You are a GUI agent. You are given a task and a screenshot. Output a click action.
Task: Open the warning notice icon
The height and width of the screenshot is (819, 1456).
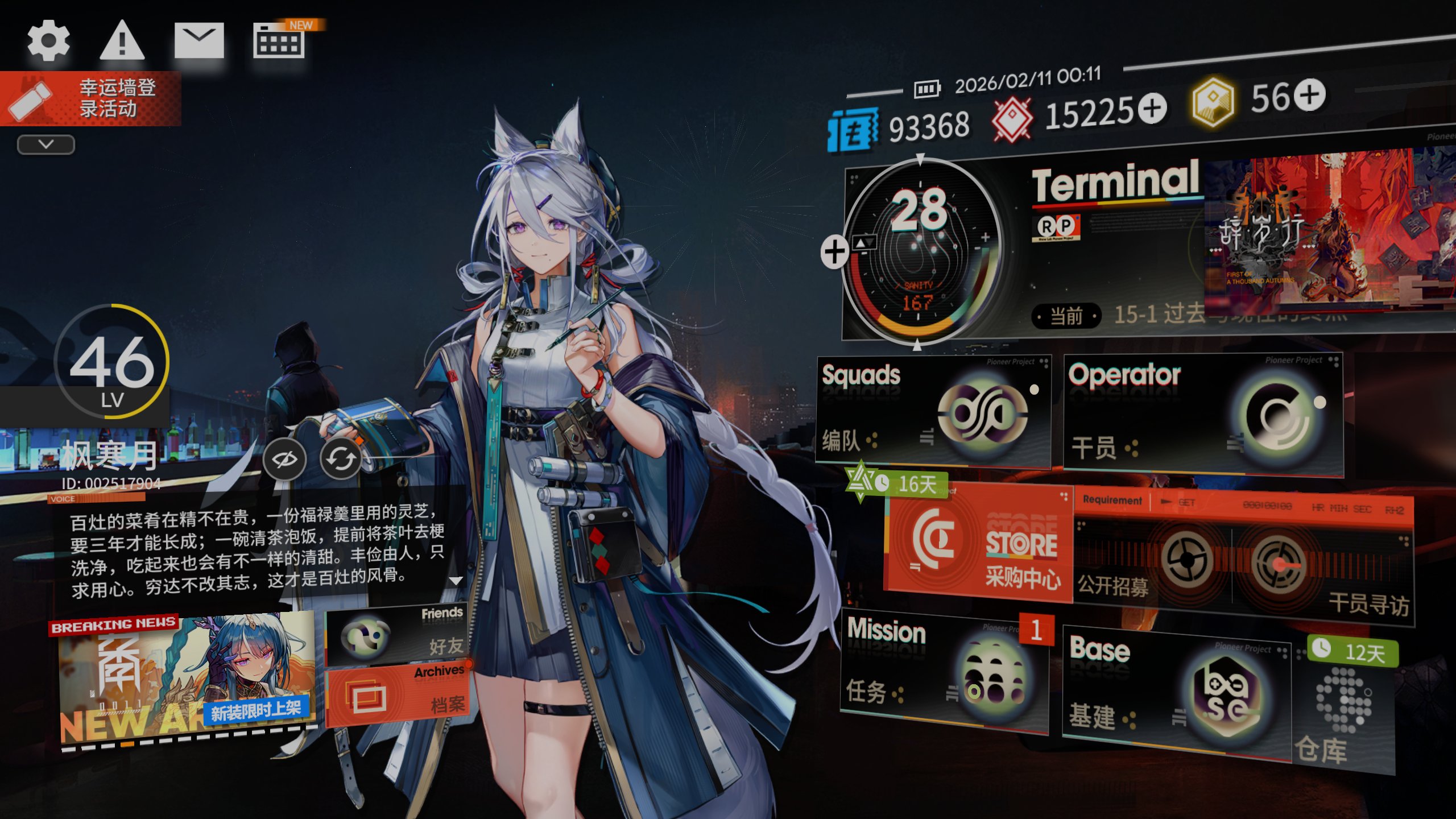(x=122, y=40)
